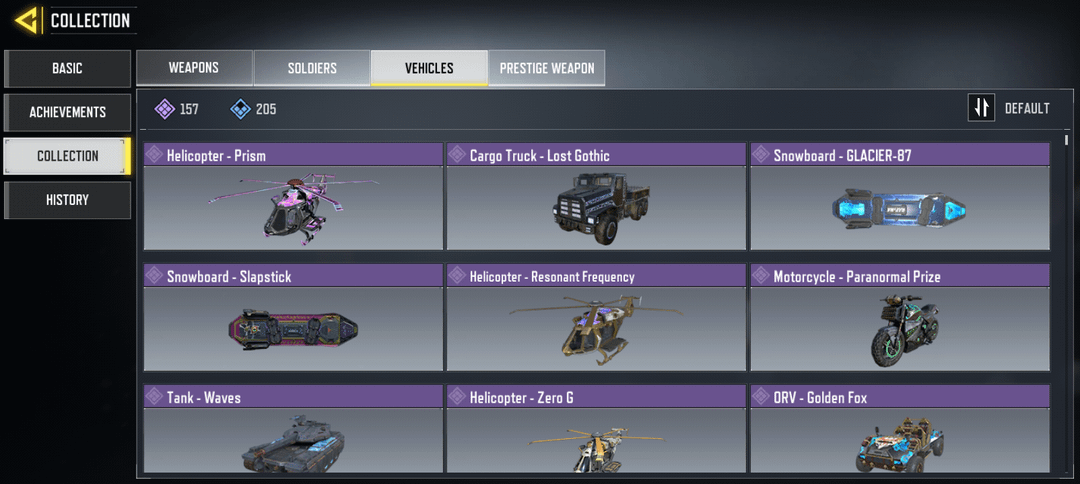Go back using the yellow arrow
The image size is (1080, 484).
coord(27,20)
